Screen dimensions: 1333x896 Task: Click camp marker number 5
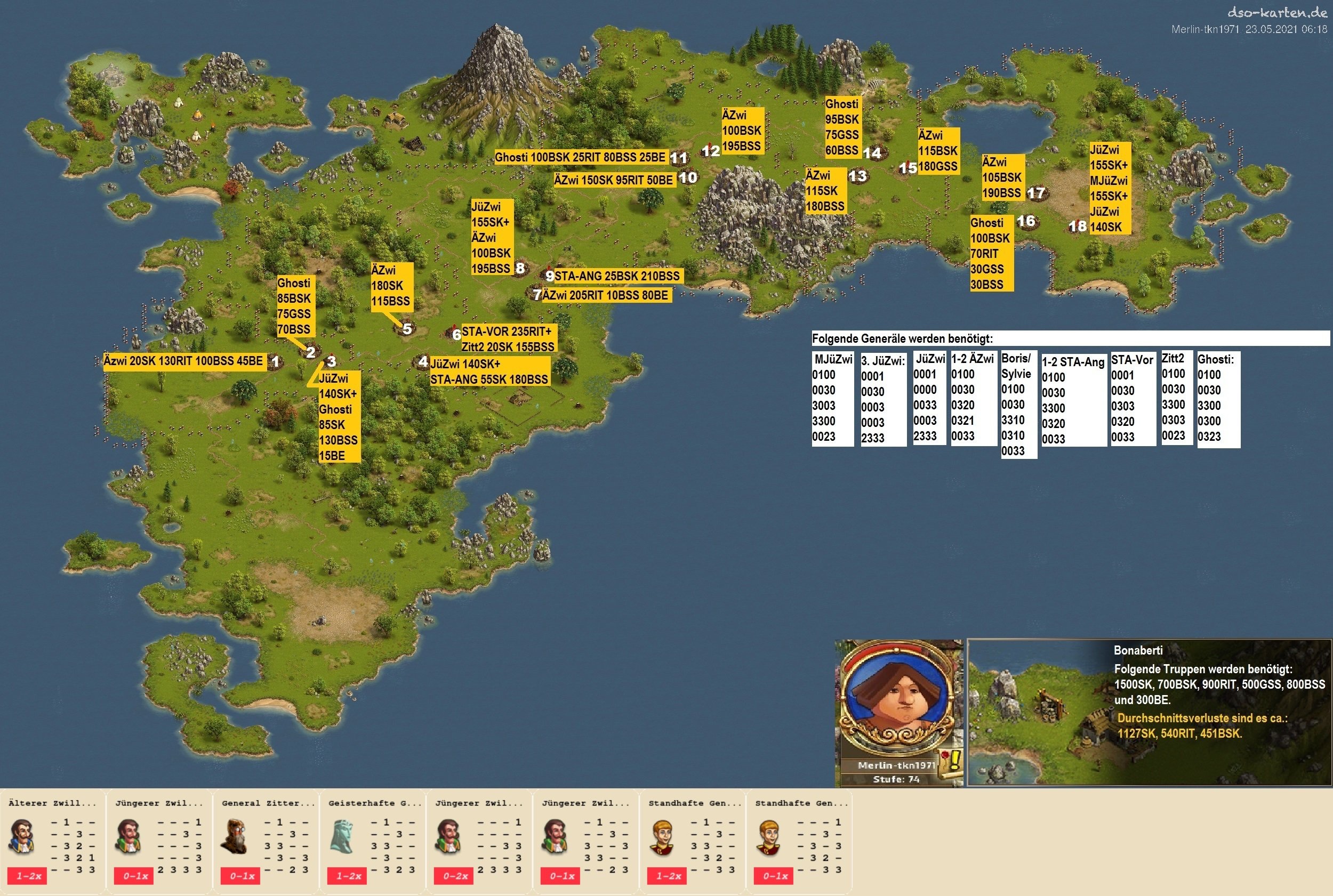click(407, 328)
